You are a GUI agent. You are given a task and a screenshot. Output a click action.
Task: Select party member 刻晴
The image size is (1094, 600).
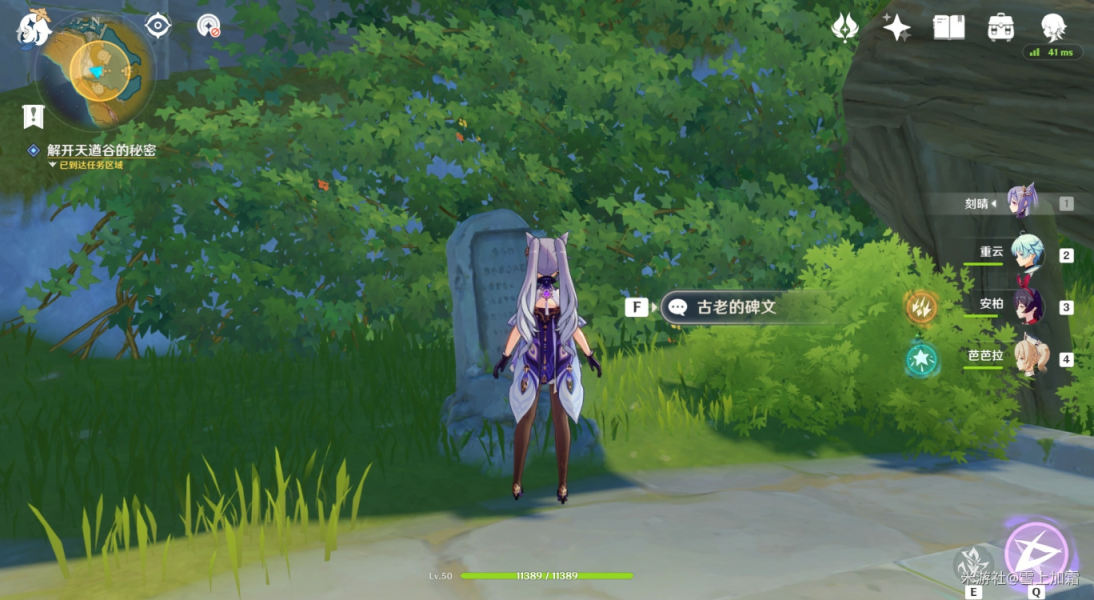click(x=1020, y=201)
